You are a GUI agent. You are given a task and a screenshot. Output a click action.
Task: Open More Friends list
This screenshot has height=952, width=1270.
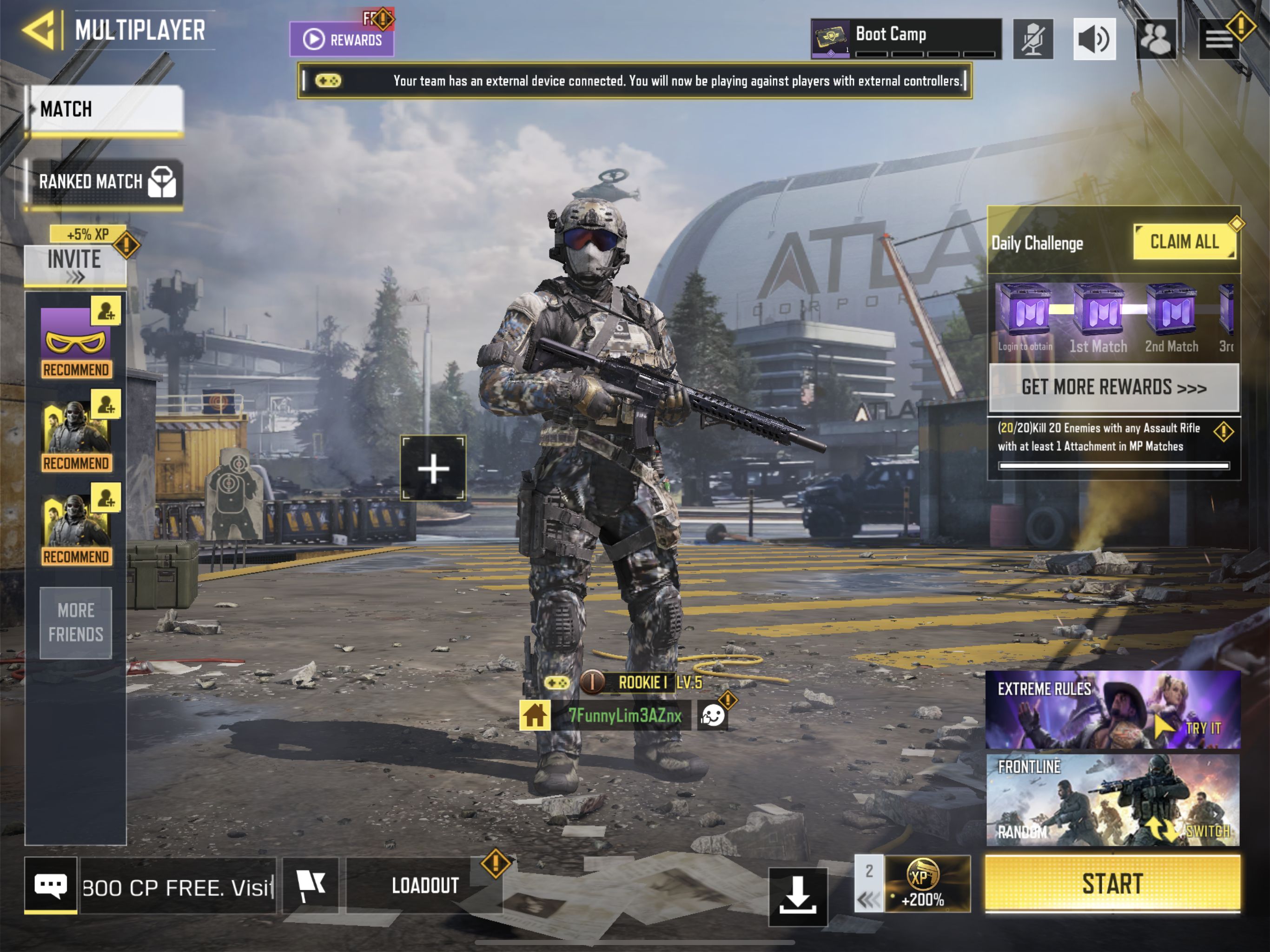(x=75, y=622)
